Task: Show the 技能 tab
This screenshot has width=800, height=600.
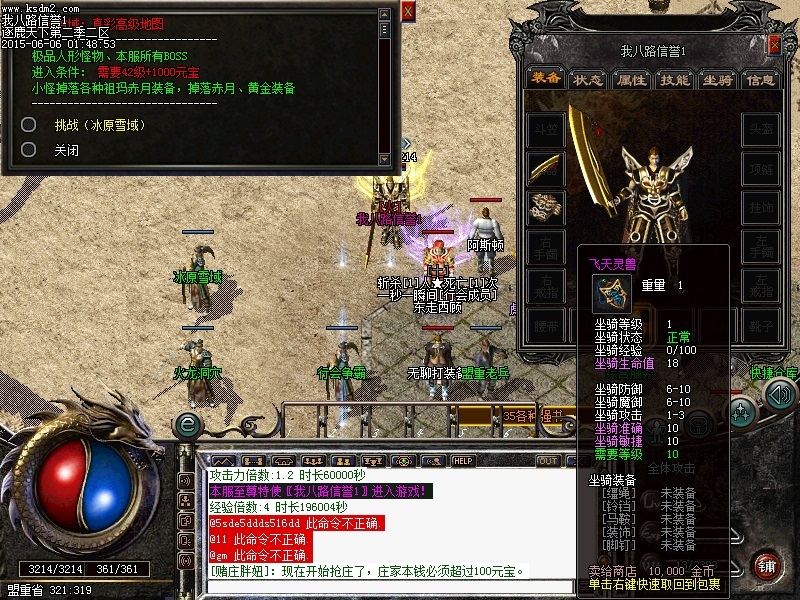Action: (x=675, y=79)
